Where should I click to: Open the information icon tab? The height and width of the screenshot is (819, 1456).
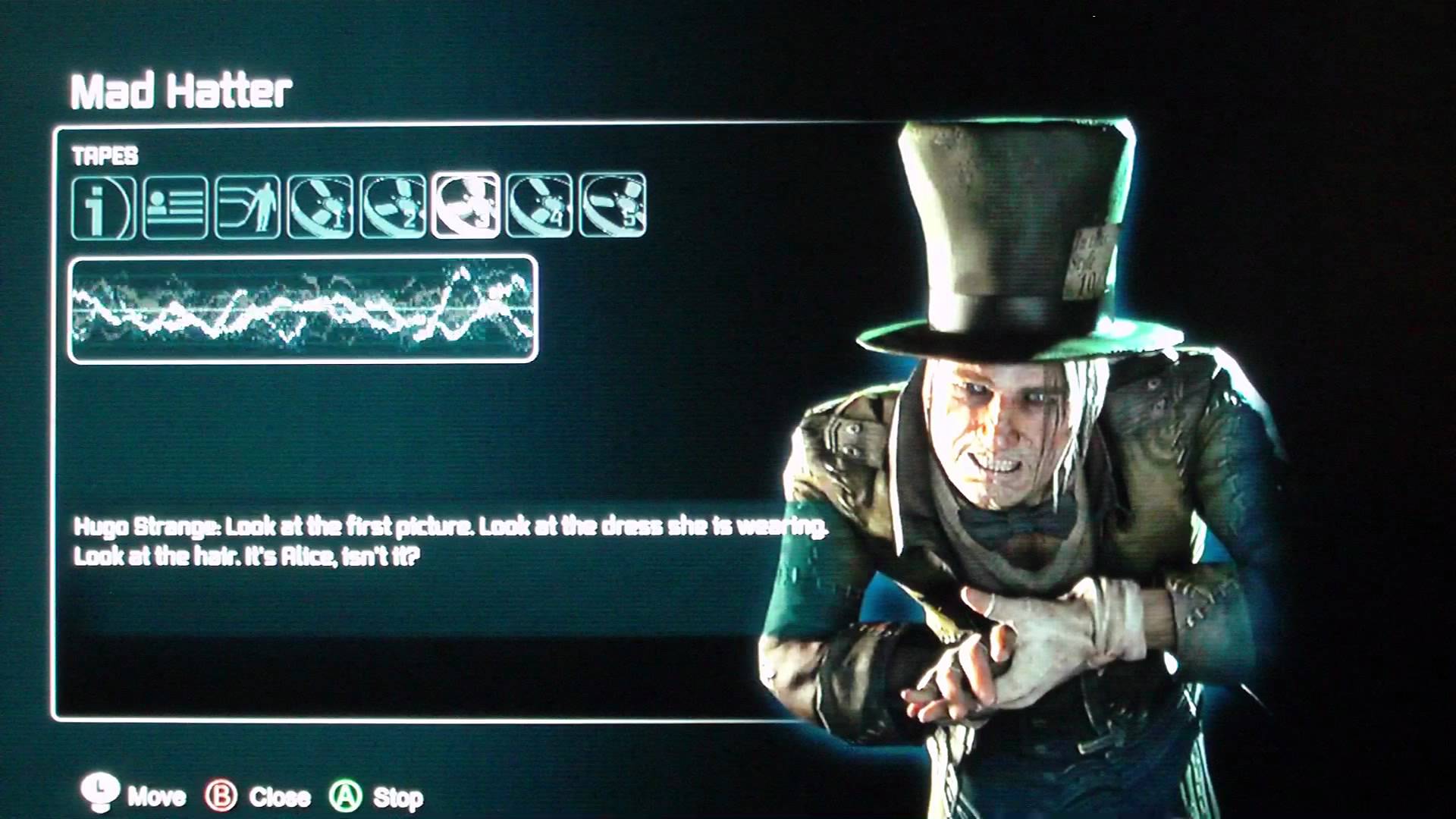(104, 207)
